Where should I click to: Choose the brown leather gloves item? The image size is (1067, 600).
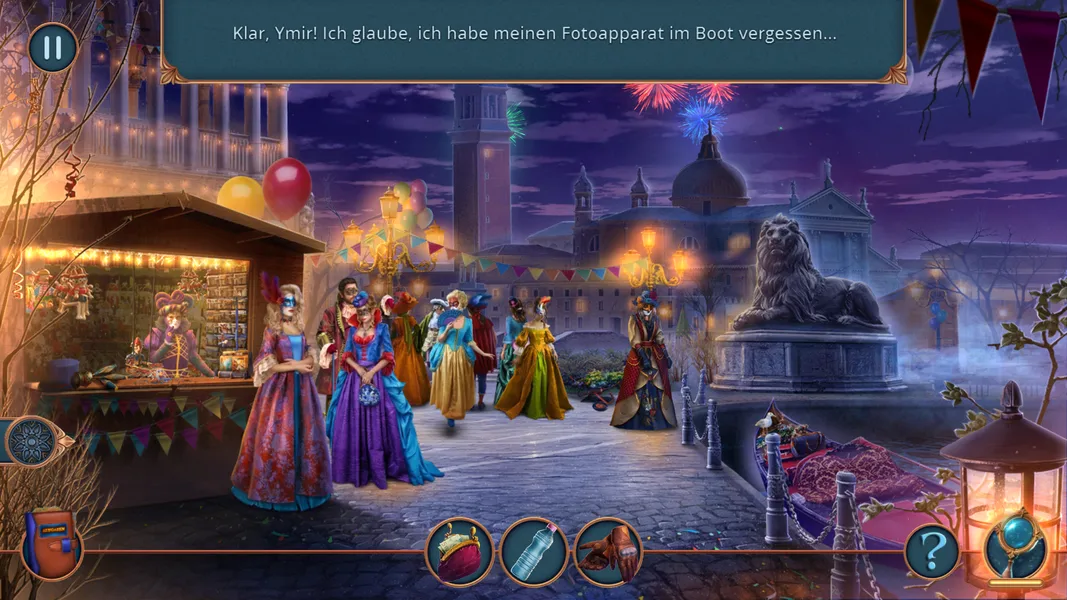[x=608, y=551]
